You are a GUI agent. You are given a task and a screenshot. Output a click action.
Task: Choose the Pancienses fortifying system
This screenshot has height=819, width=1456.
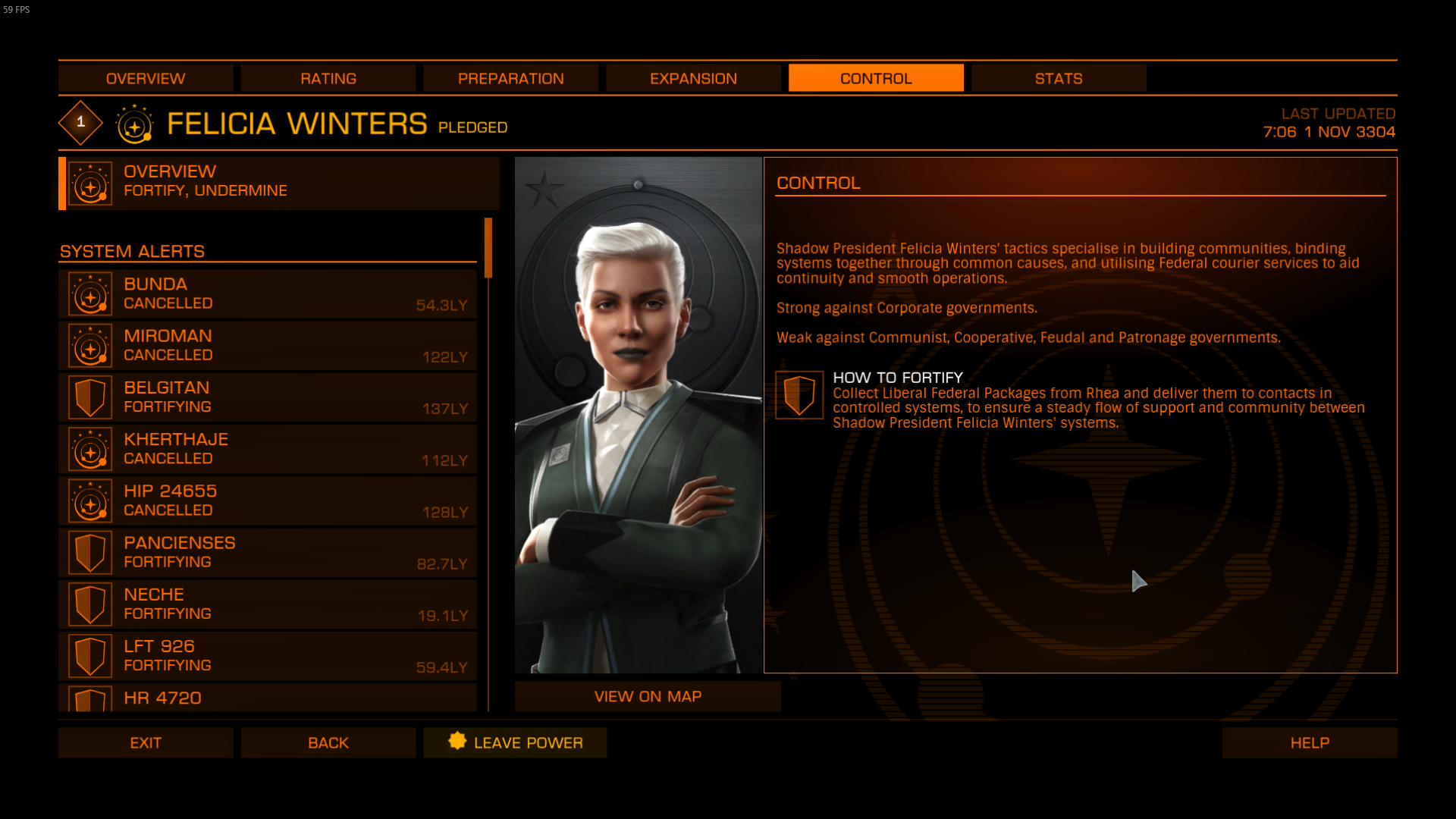tap(268, 553)
